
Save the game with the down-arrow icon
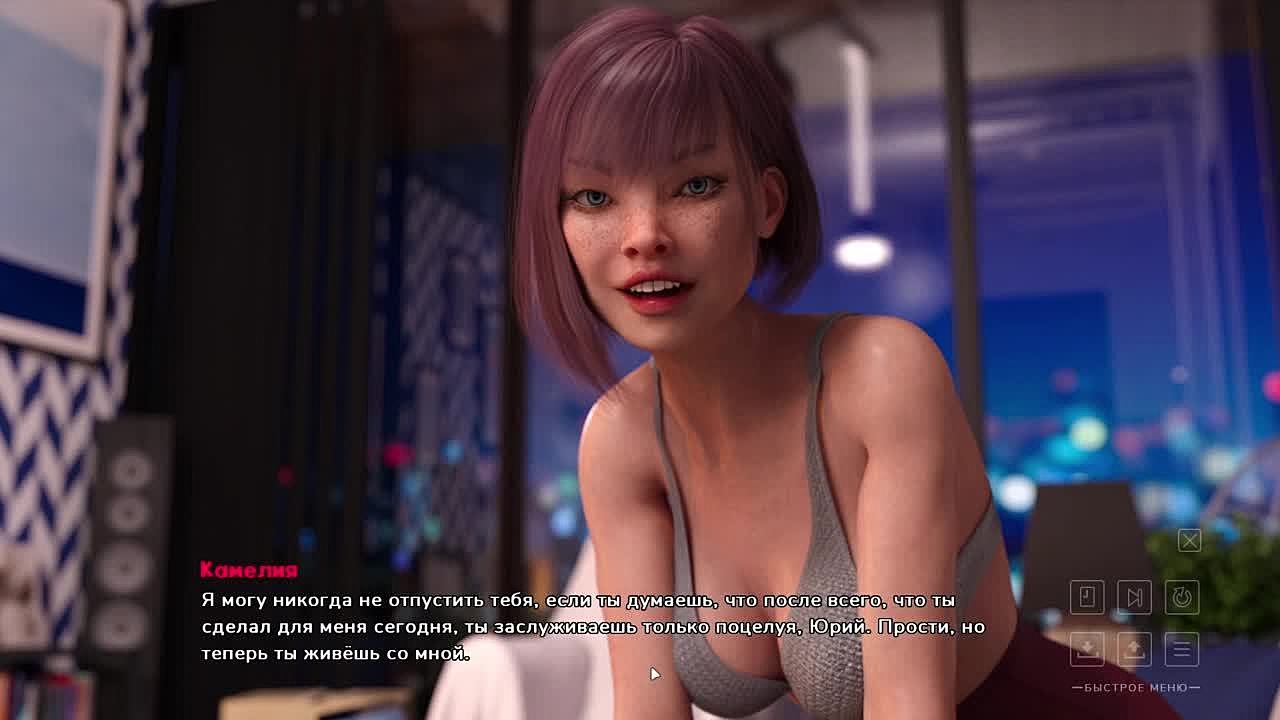[x=1087, y=649]
